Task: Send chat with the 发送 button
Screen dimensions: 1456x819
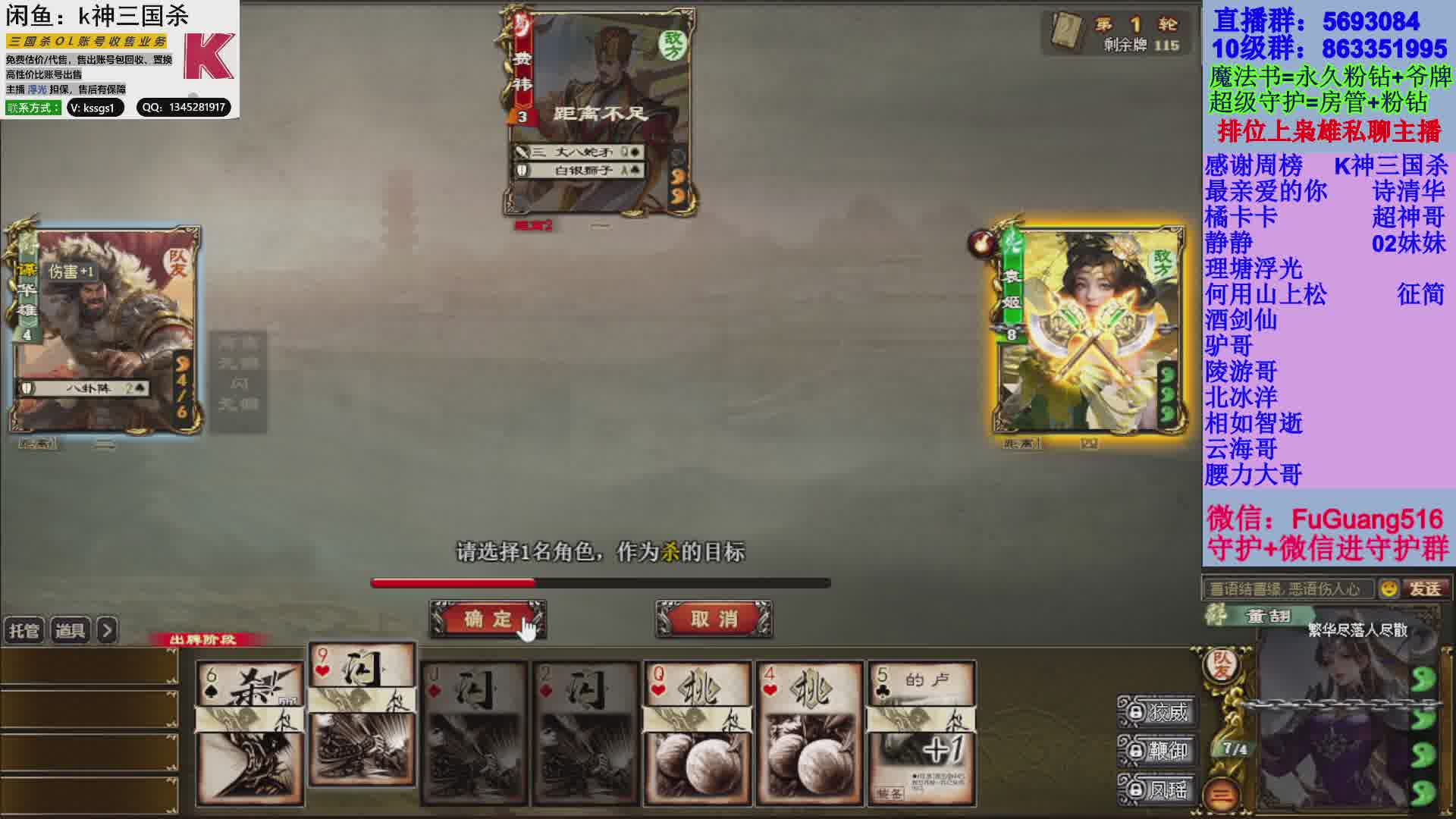Action: tap(1425, 588)
